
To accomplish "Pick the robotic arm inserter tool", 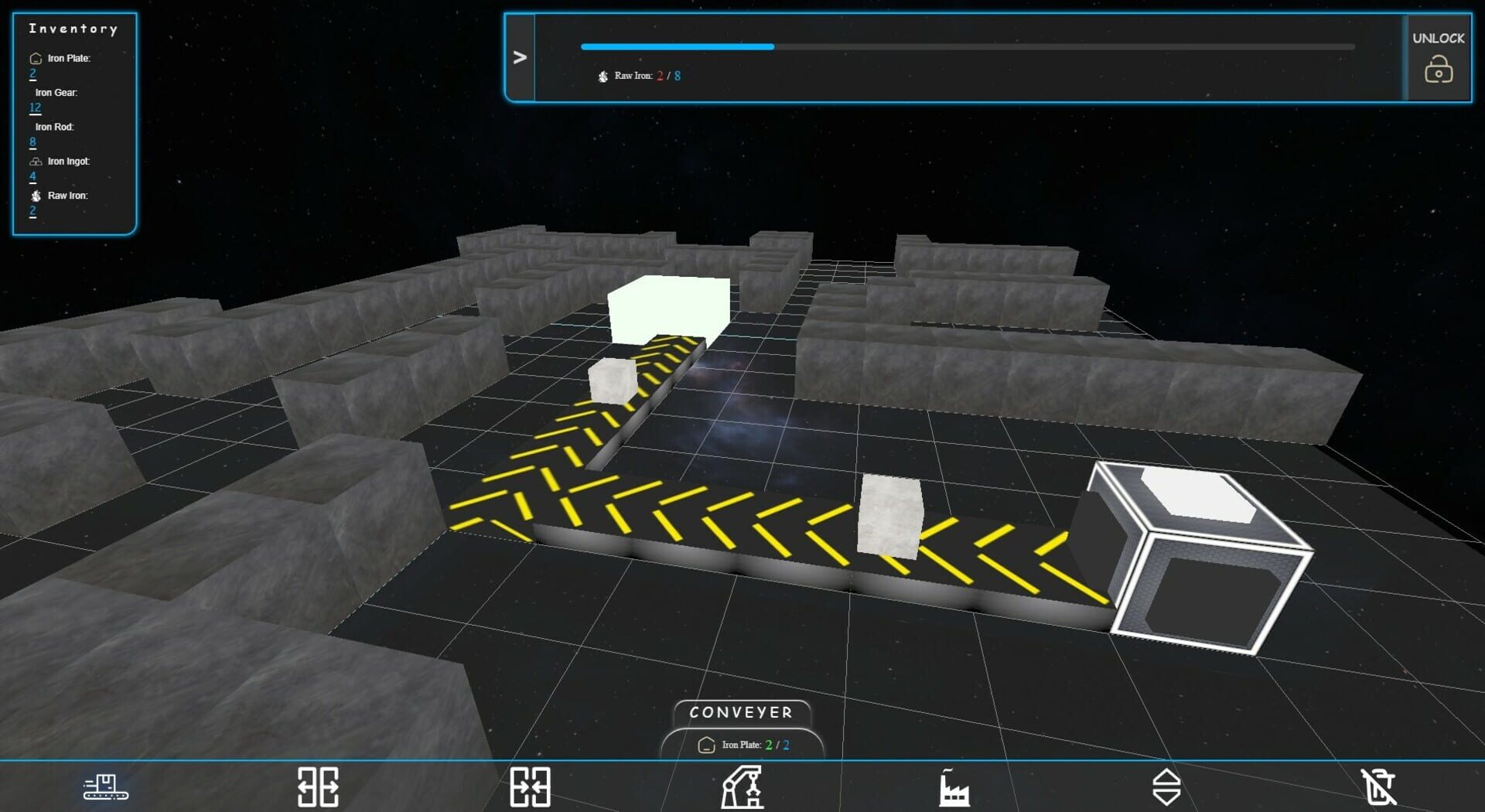I will pyautogui.click(x=742, y=786).
